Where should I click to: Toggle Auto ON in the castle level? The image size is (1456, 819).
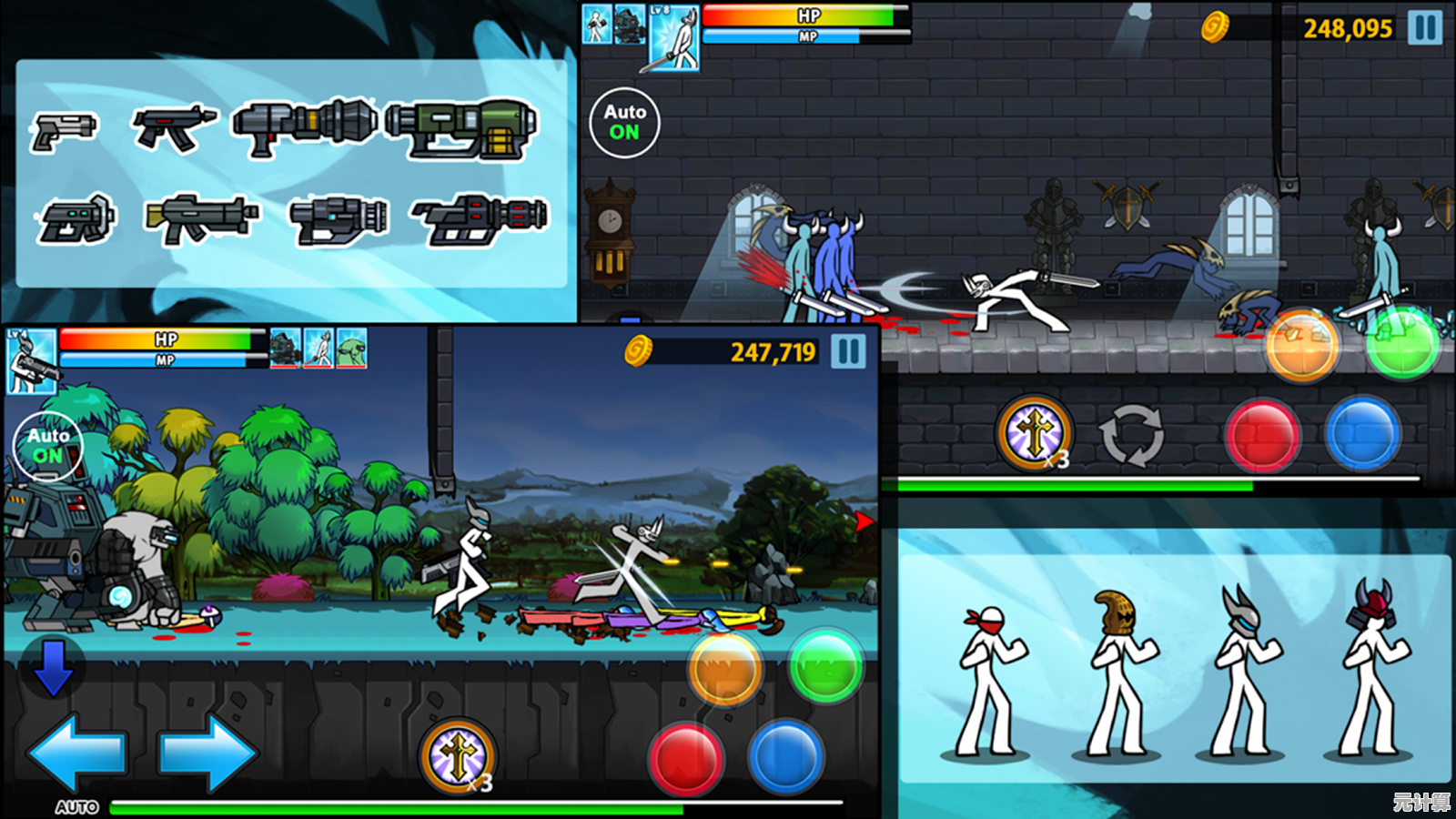pyautogui.click(x=624, y=122)
